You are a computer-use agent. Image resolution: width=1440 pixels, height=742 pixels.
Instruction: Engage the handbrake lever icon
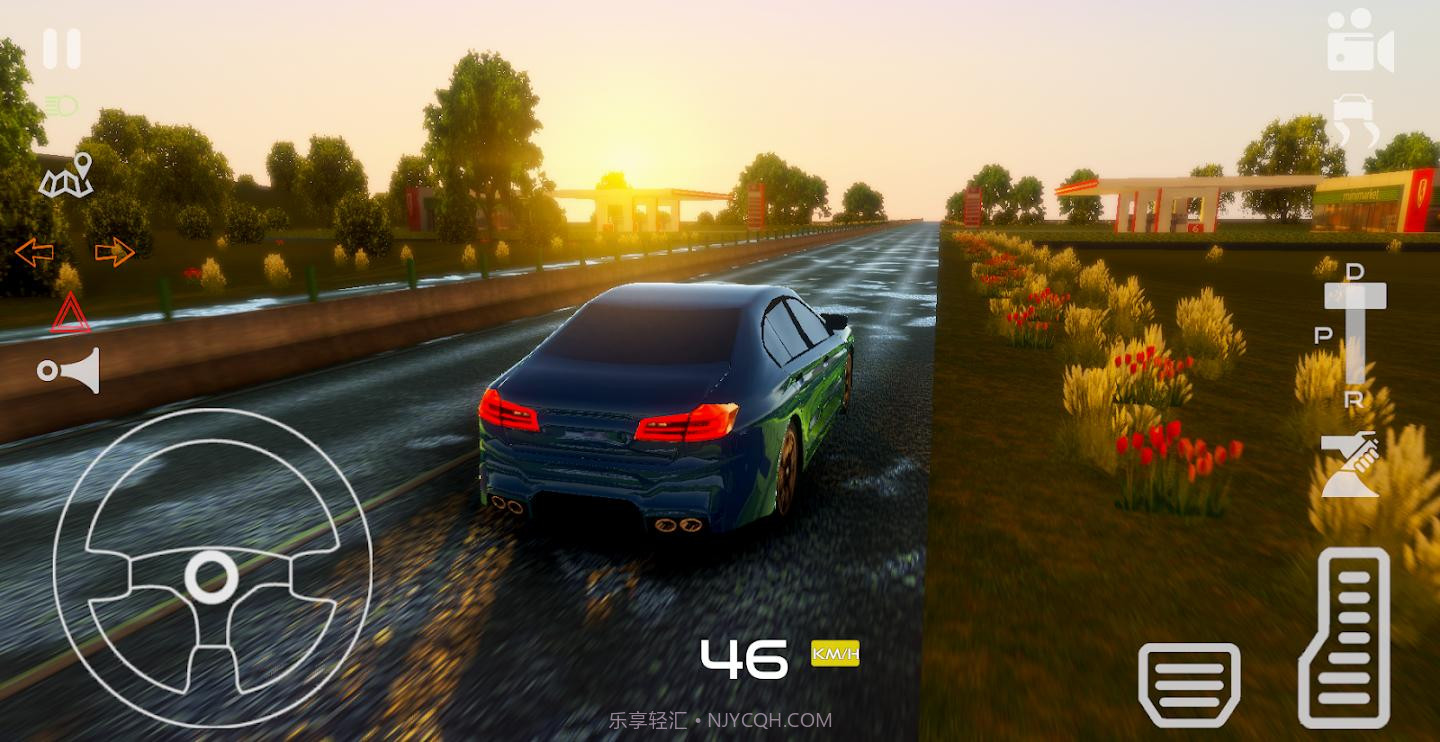click(x=1349, y=464)
